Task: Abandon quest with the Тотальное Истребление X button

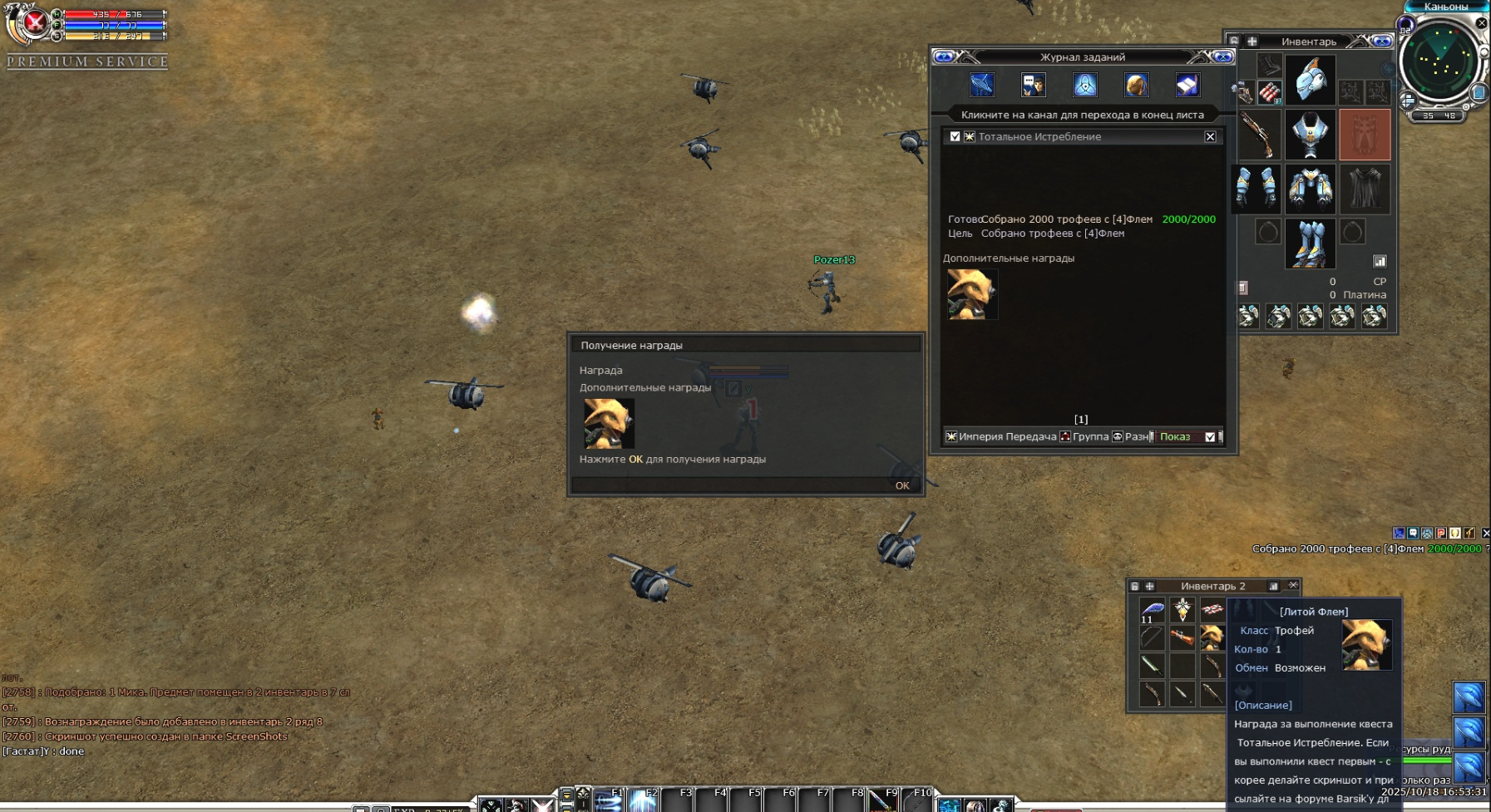Action: click(x=1210, y=136)
